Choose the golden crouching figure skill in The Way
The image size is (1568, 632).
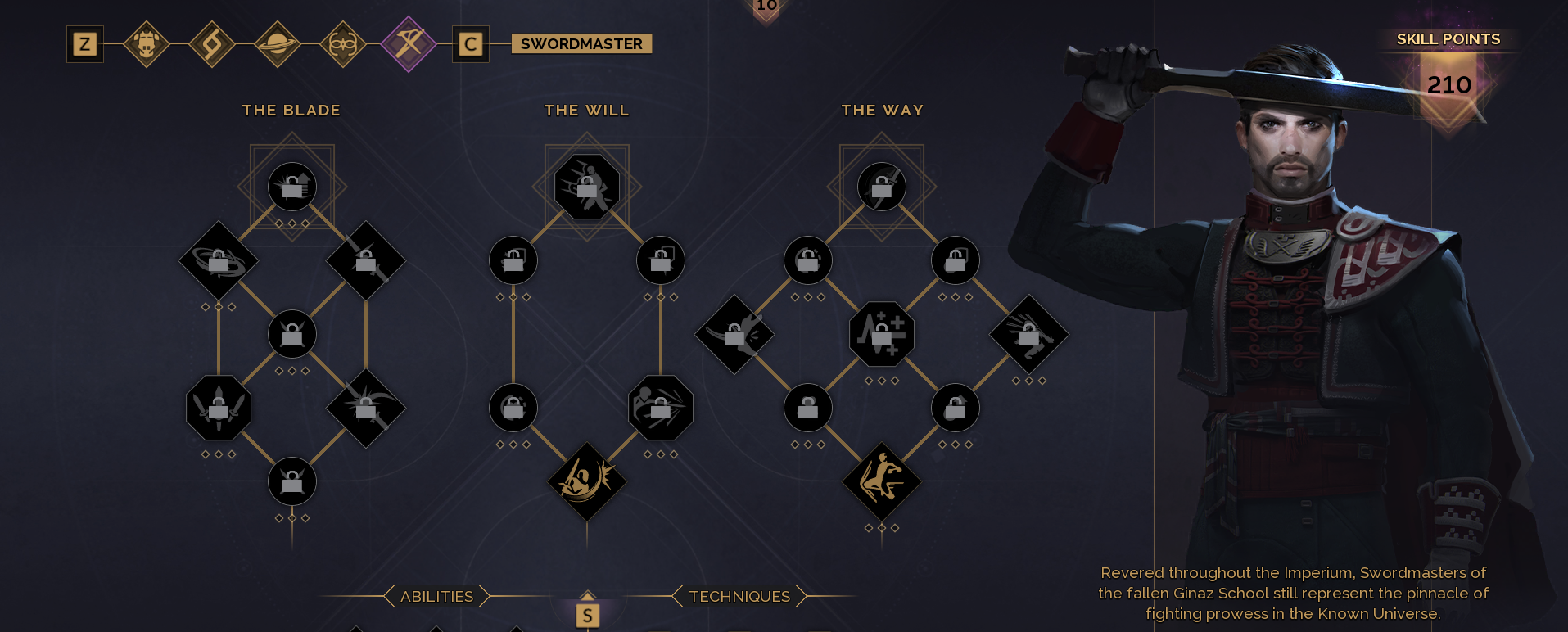882,481
